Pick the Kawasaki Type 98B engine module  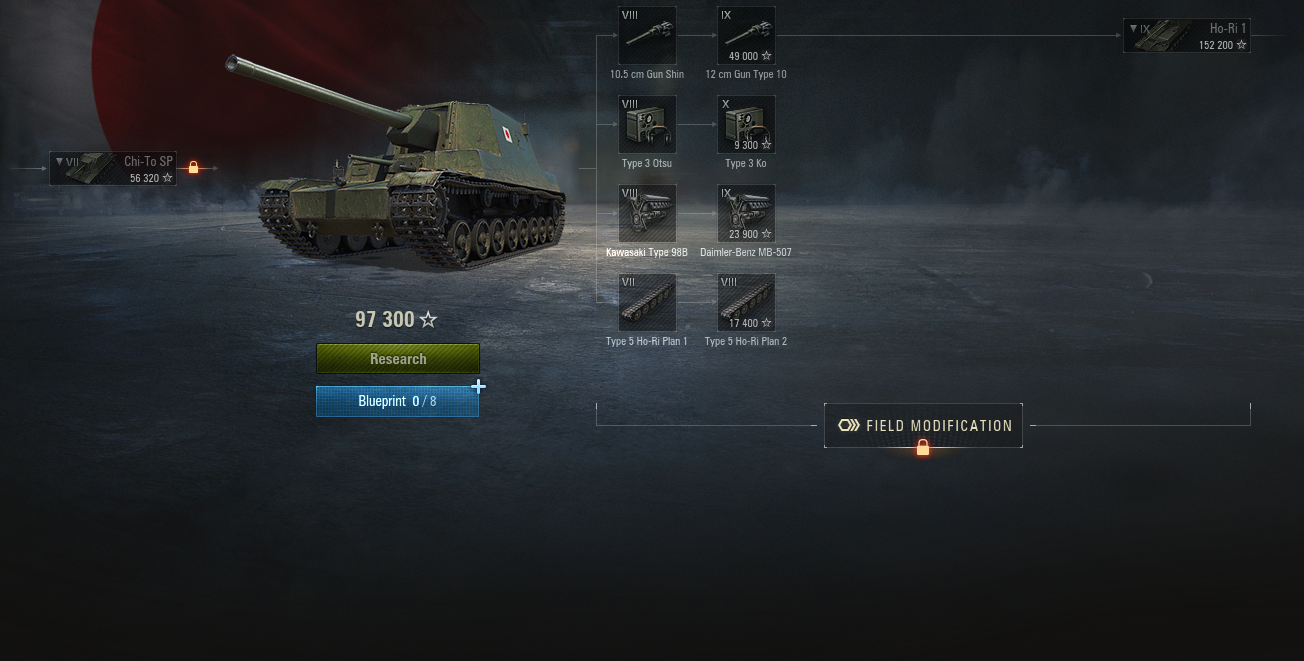click(647, 214)
